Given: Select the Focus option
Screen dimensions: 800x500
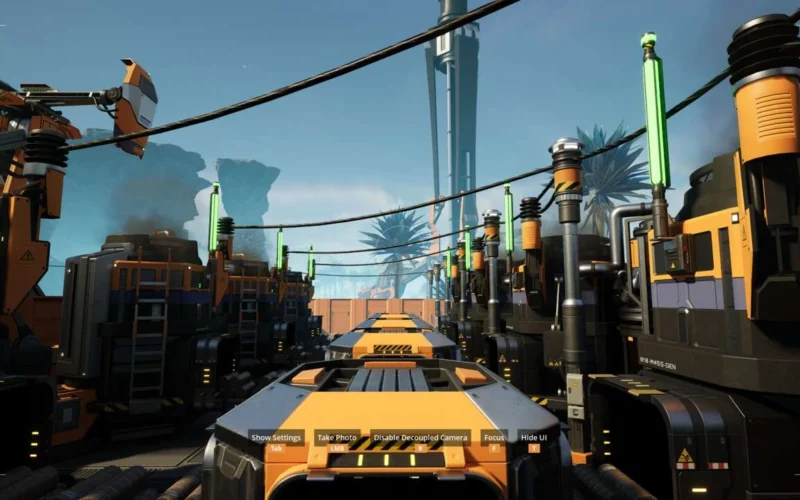Looking at the screenshot, I should tap(494, 438).
